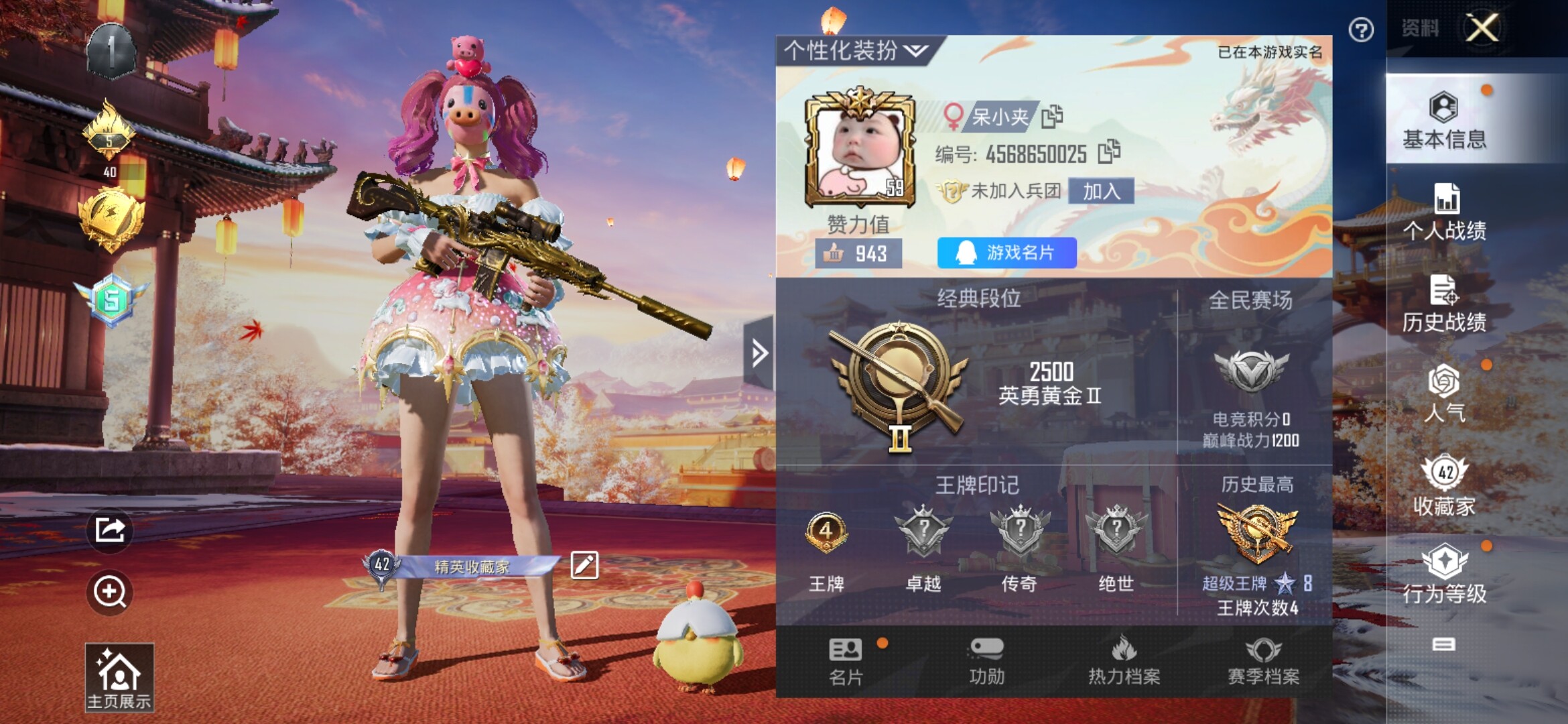The height and width of the screenshot is (724, 1568).
Task: Open the 主页展示 homepage display
Action: (119, 677)
